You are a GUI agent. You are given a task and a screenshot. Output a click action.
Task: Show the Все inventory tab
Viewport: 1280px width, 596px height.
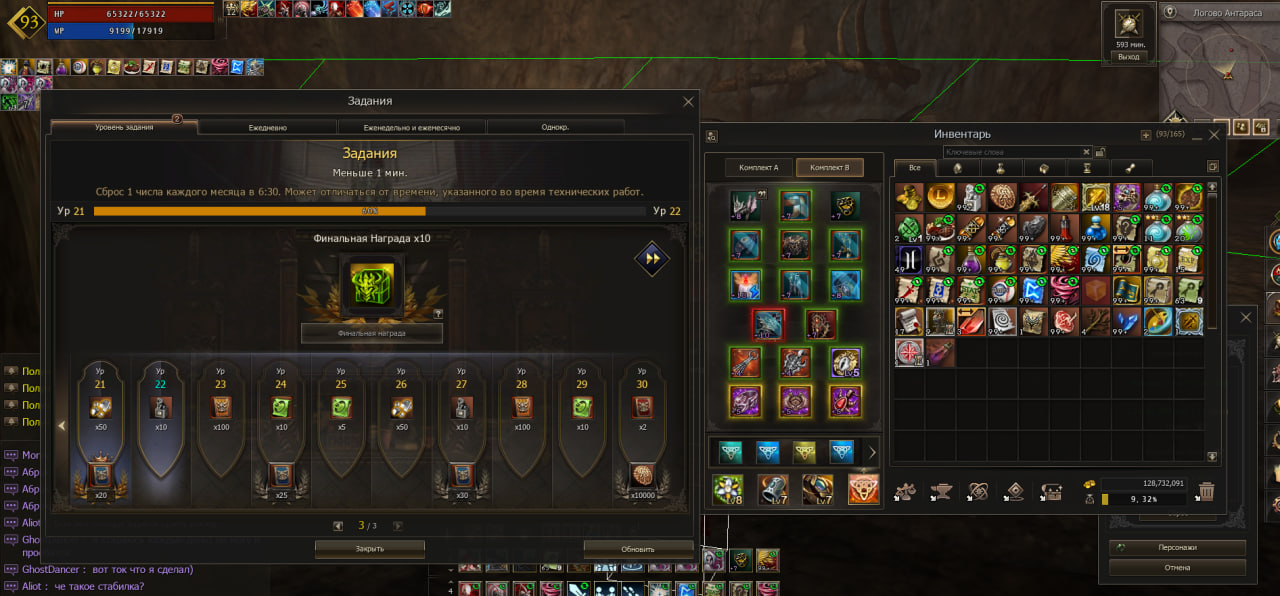pos(914,167)
